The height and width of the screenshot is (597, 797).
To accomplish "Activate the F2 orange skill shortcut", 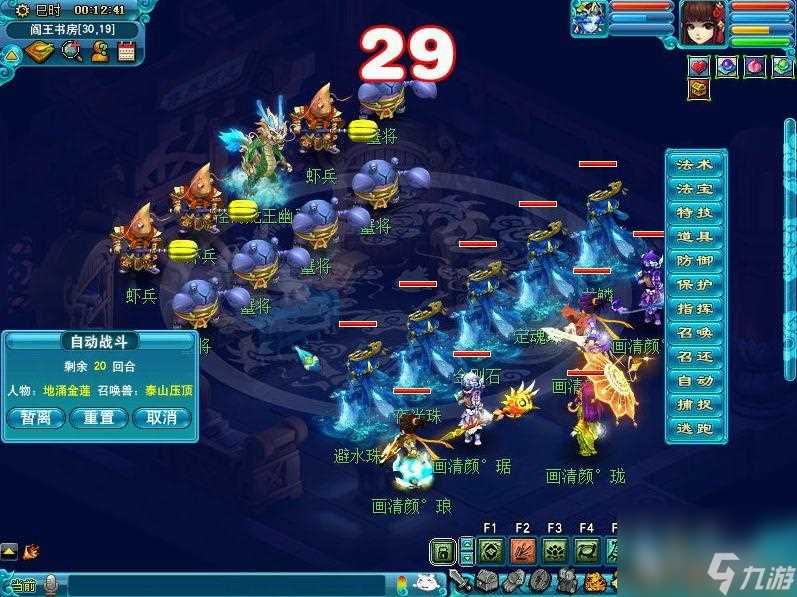I will click(x=522, y=550).
